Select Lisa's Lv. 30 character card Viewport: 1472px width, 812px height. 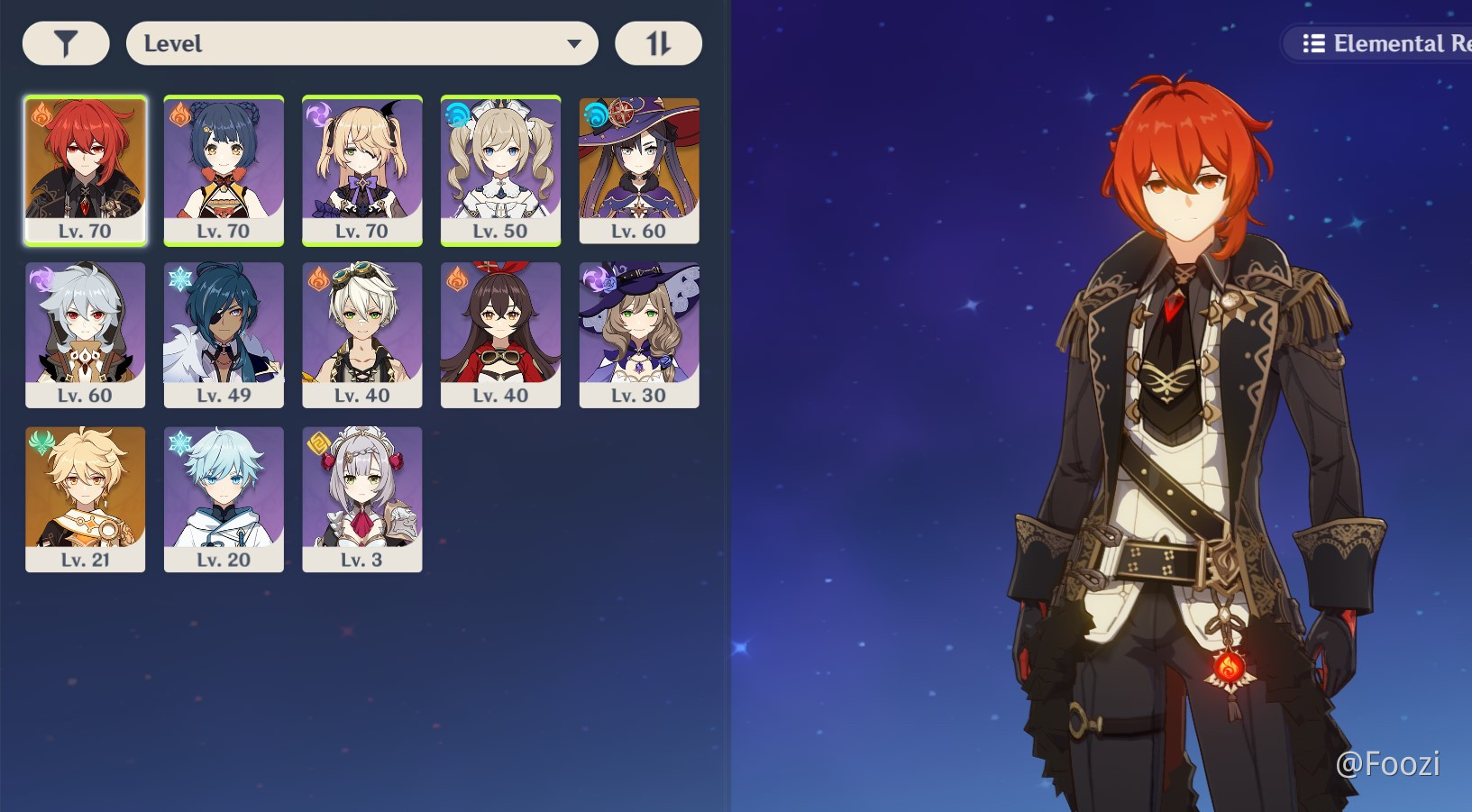pyautogui.click(x=639, y=333)
